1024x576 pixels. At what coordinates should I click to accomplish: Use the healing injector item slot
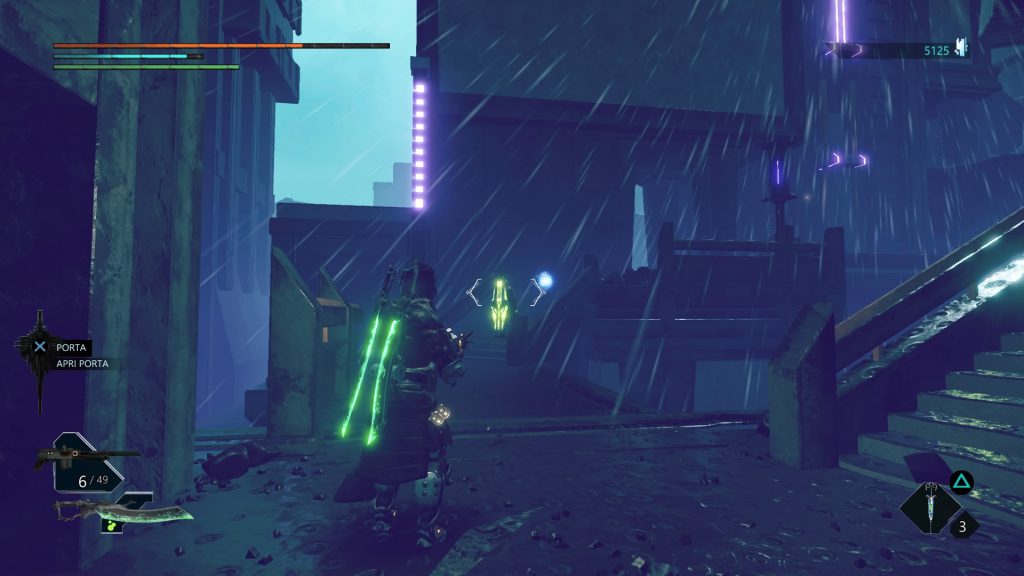pos(929,506)
